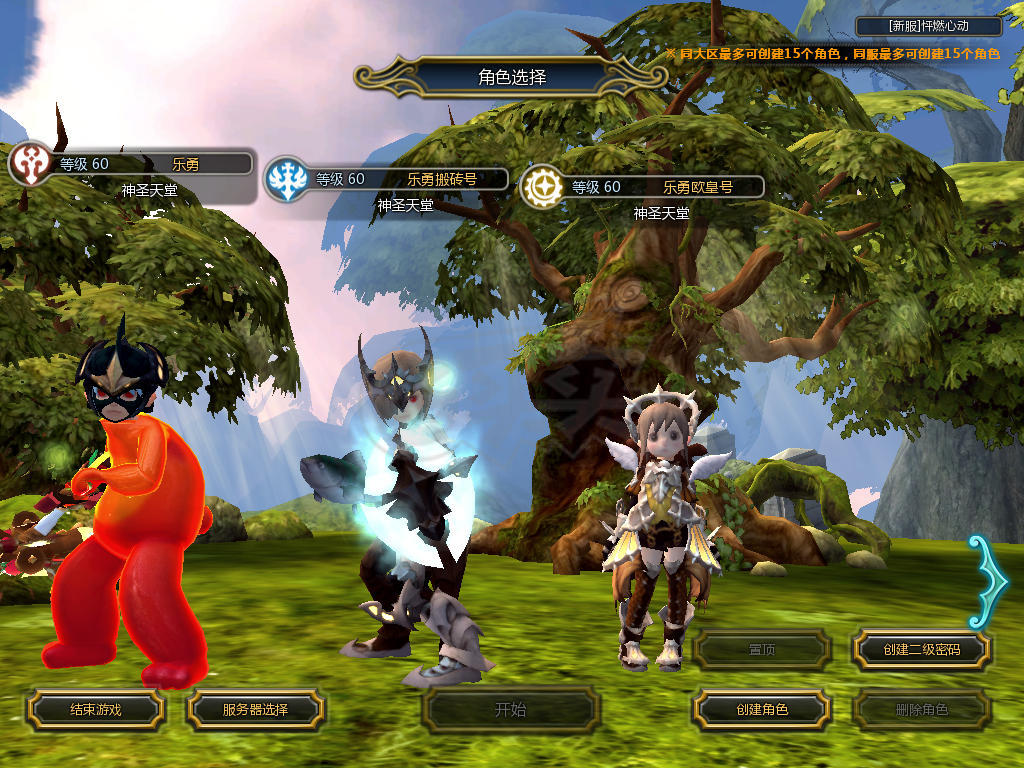The height and width of the screenshot is (768, 1024).
Task: Click the 置顶 pin-to-top button
Action: pyautogui.click(x=762, y=650)
